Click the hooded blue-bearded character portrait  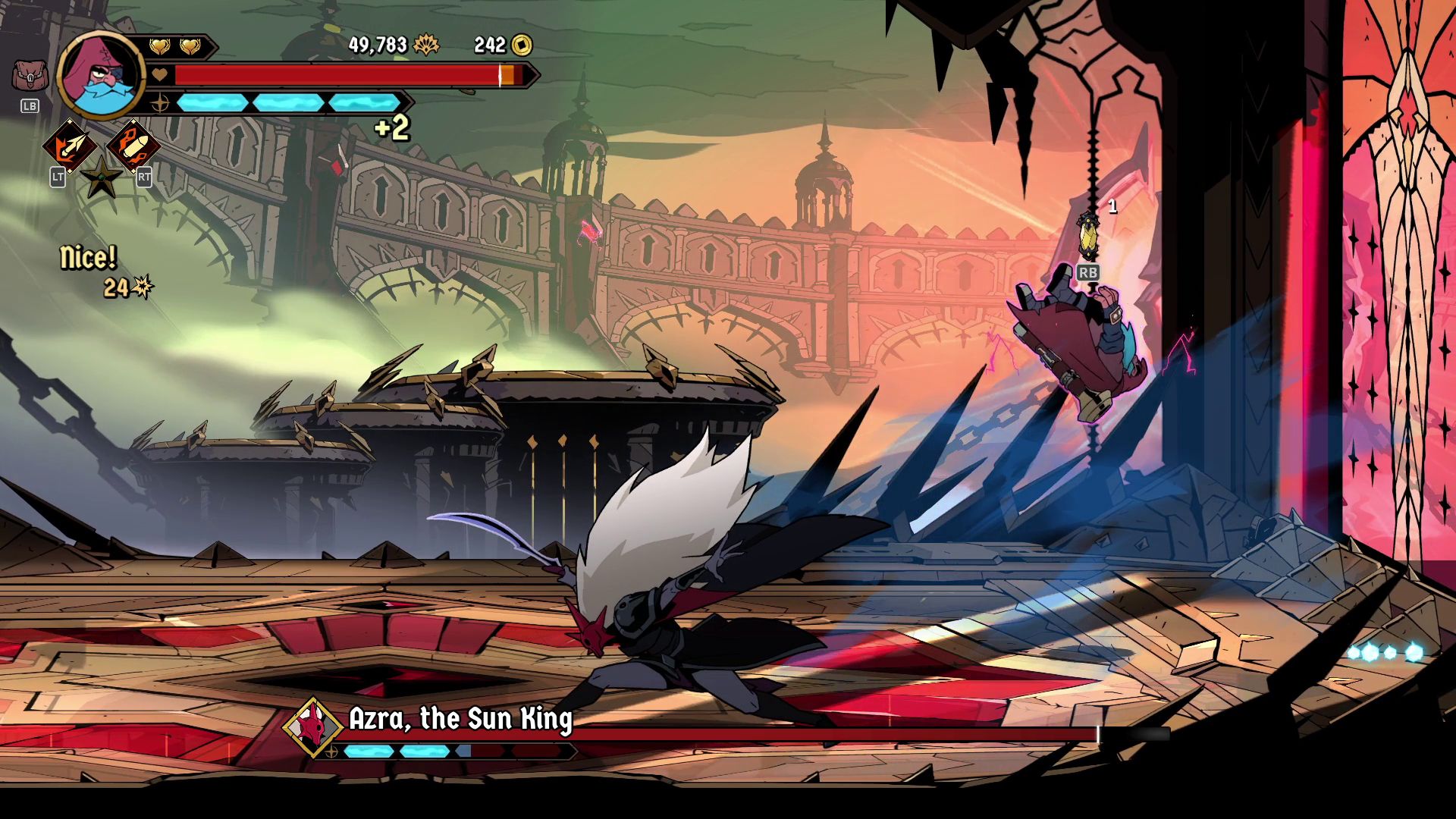99,74
